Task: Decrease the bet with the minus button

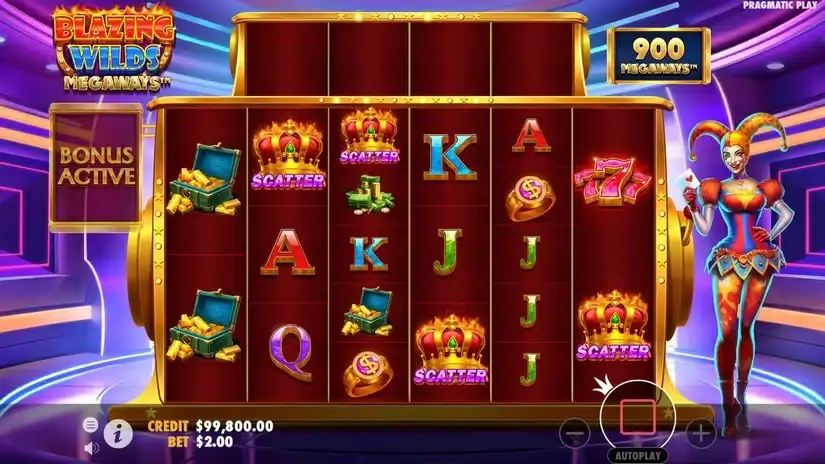Action: pyautogui.click(x=574, y=433)
